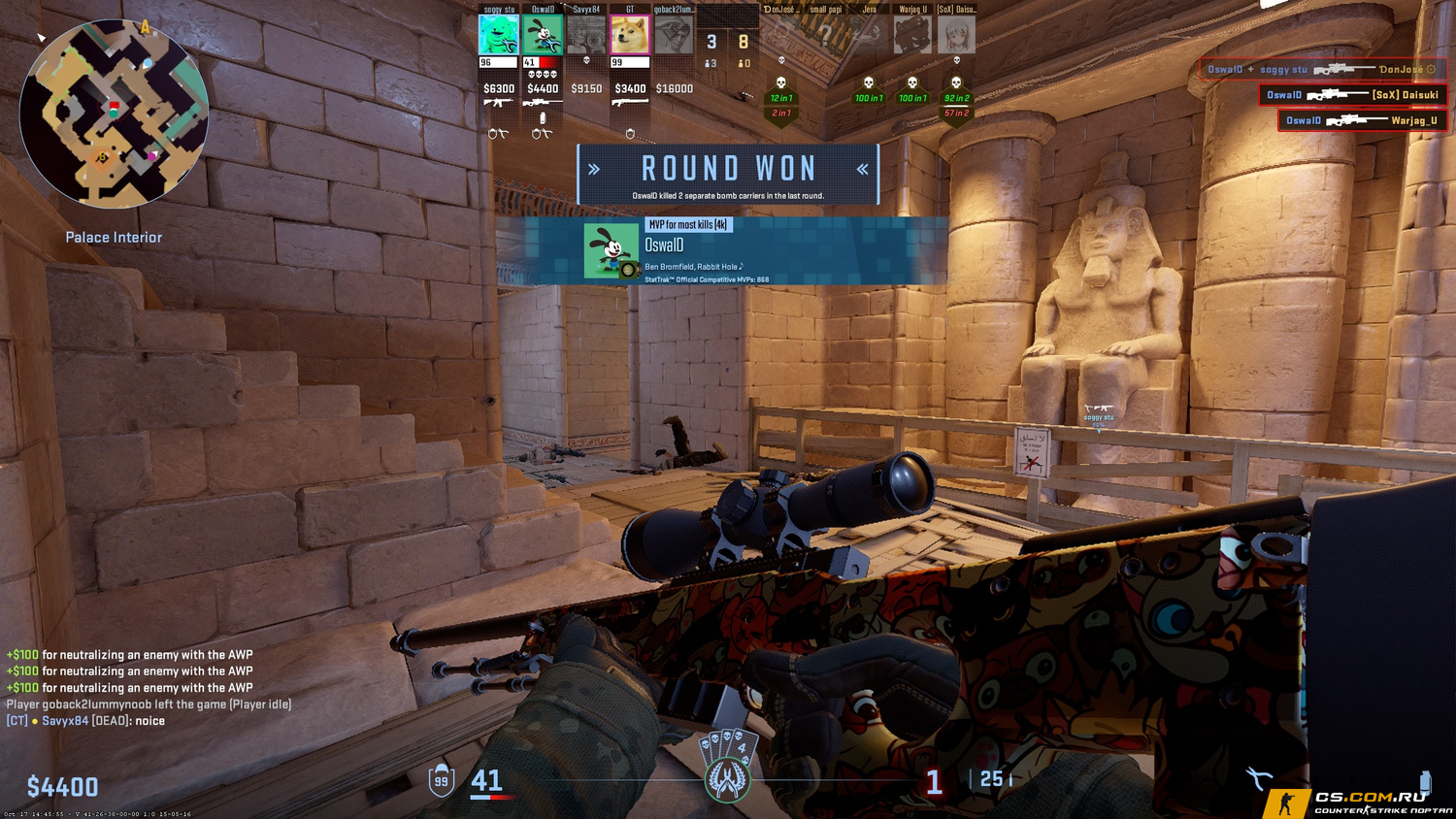Select soggy stu's green avatar in top bar

pos(498,35)
